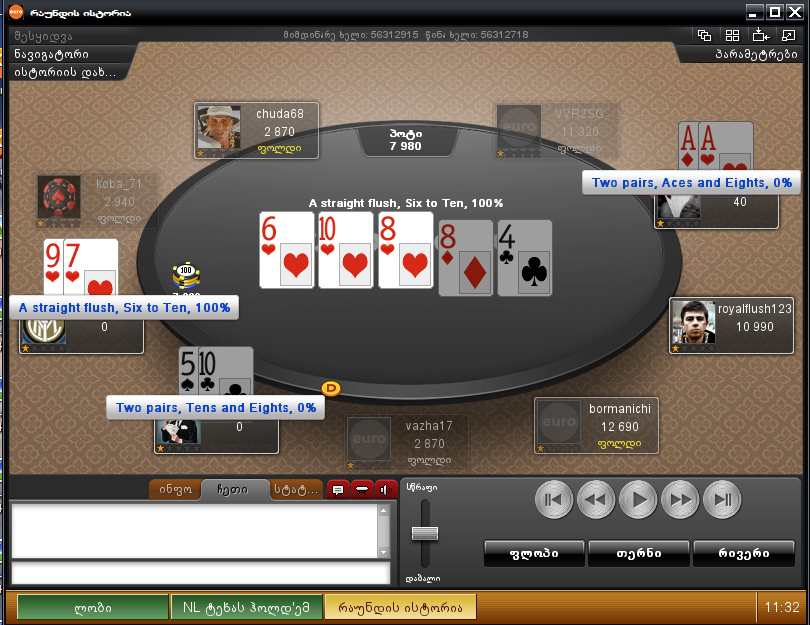The height and width of the screenshot is (625, 810).
Task: Click the chat message input field
Action: tap(200, 574)
